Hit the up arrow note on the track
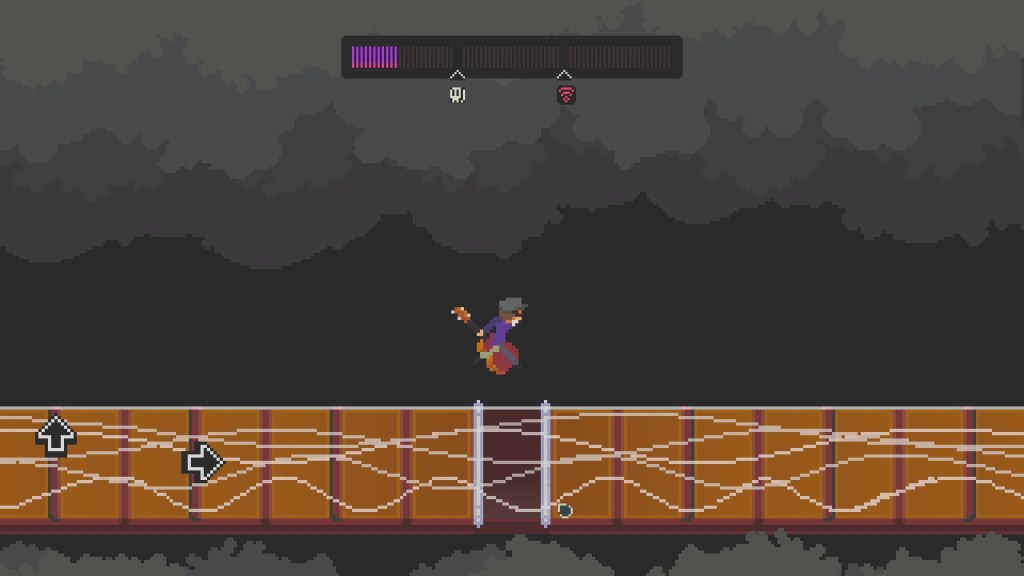Image resolution: width=1024 pixels, height=576 pixels. [56, 436]
